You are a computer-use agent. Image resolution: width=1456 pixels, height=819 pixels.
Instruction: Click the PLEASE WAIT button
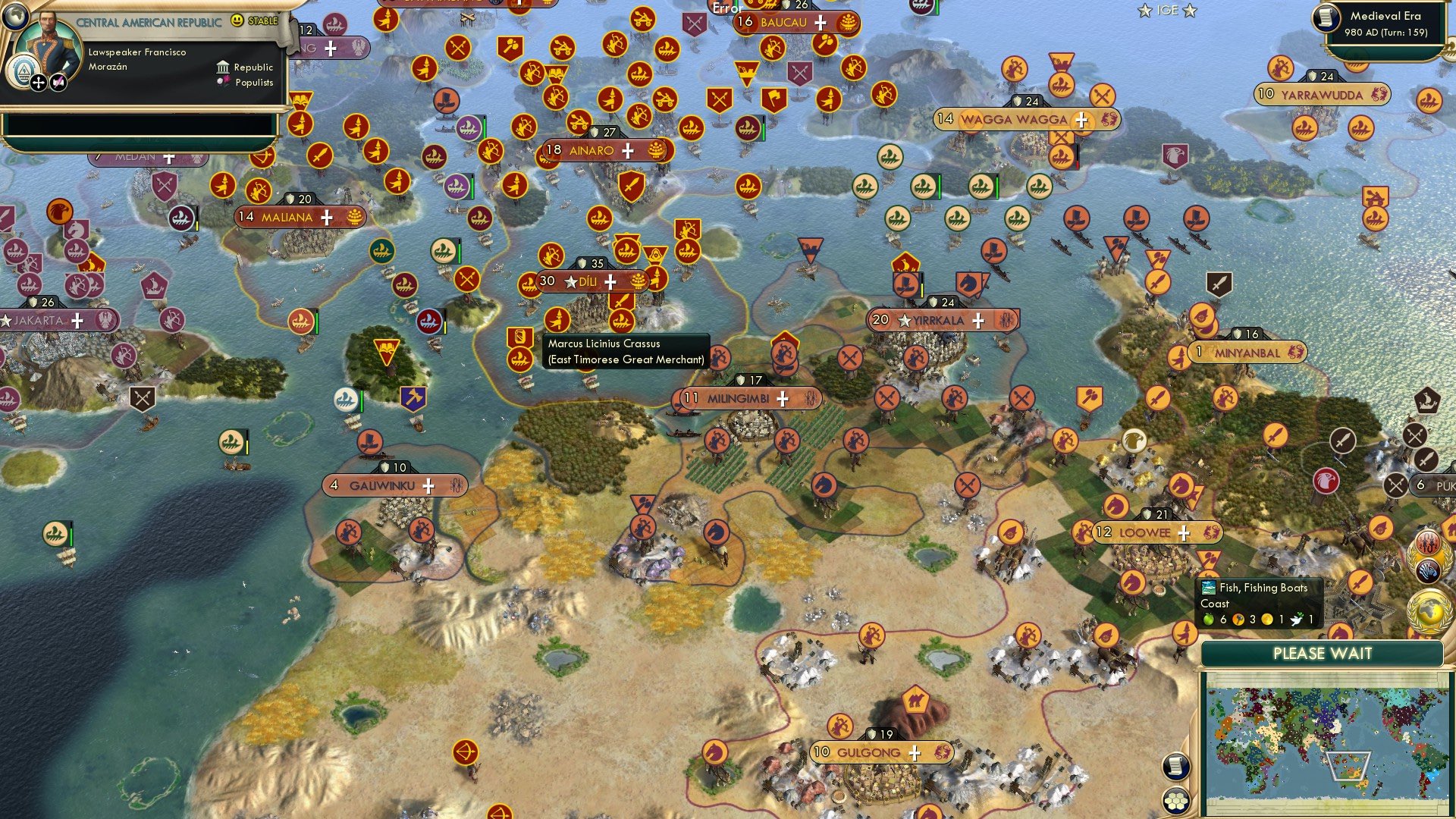pyautogui.click(x=1323, y=653)
